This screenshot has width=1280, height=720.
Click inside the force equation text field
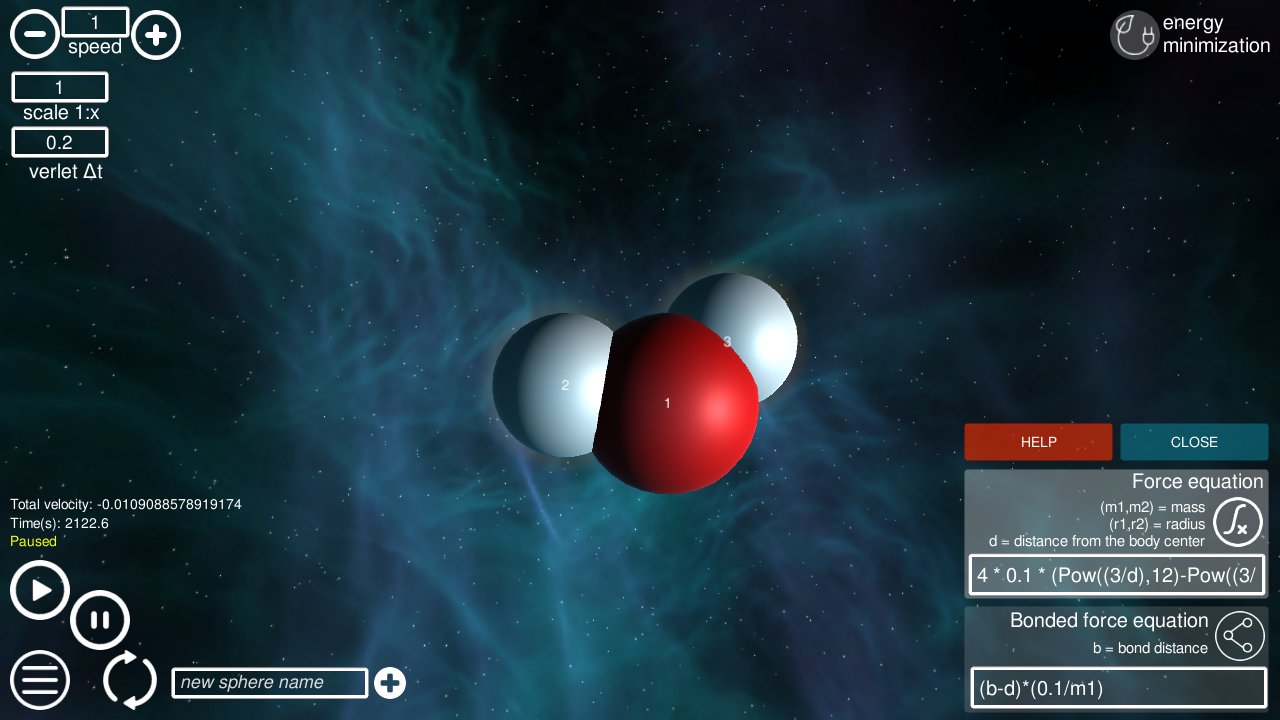(x=1116, y=574)
